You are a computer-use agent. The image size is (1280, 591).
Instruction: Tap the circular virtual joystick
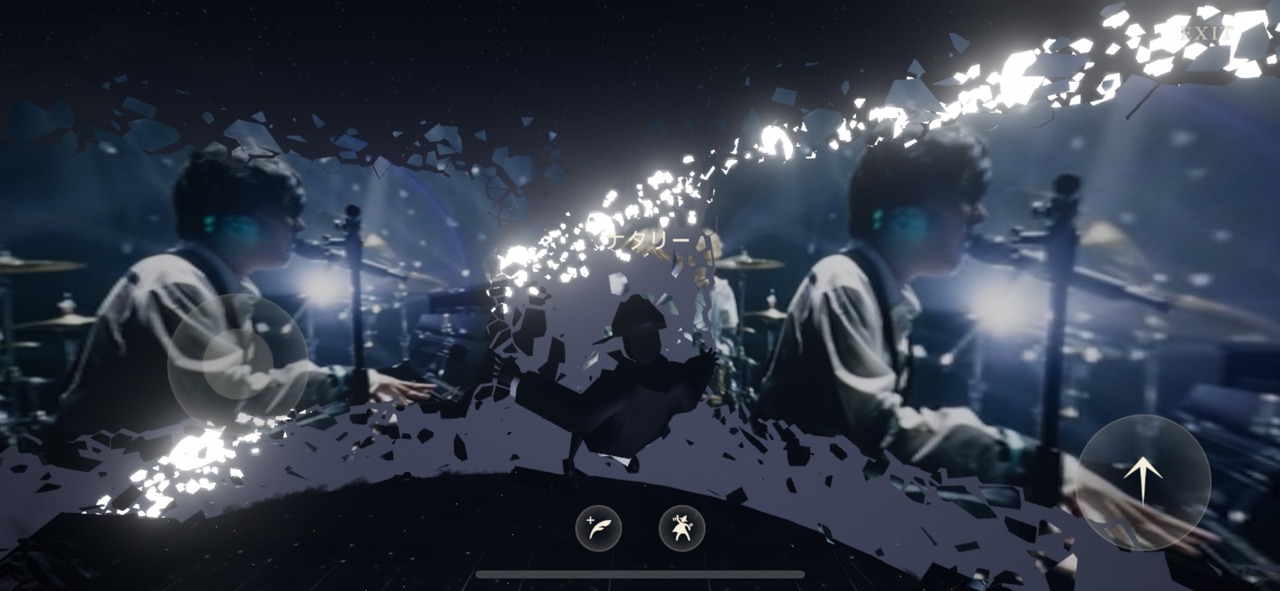pyautogui.click(x=237, y=357)
